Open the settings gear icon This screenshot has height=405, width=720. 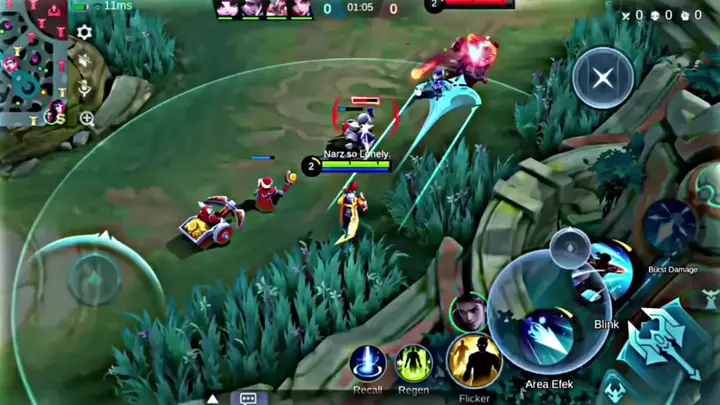(x=85, y=33)
